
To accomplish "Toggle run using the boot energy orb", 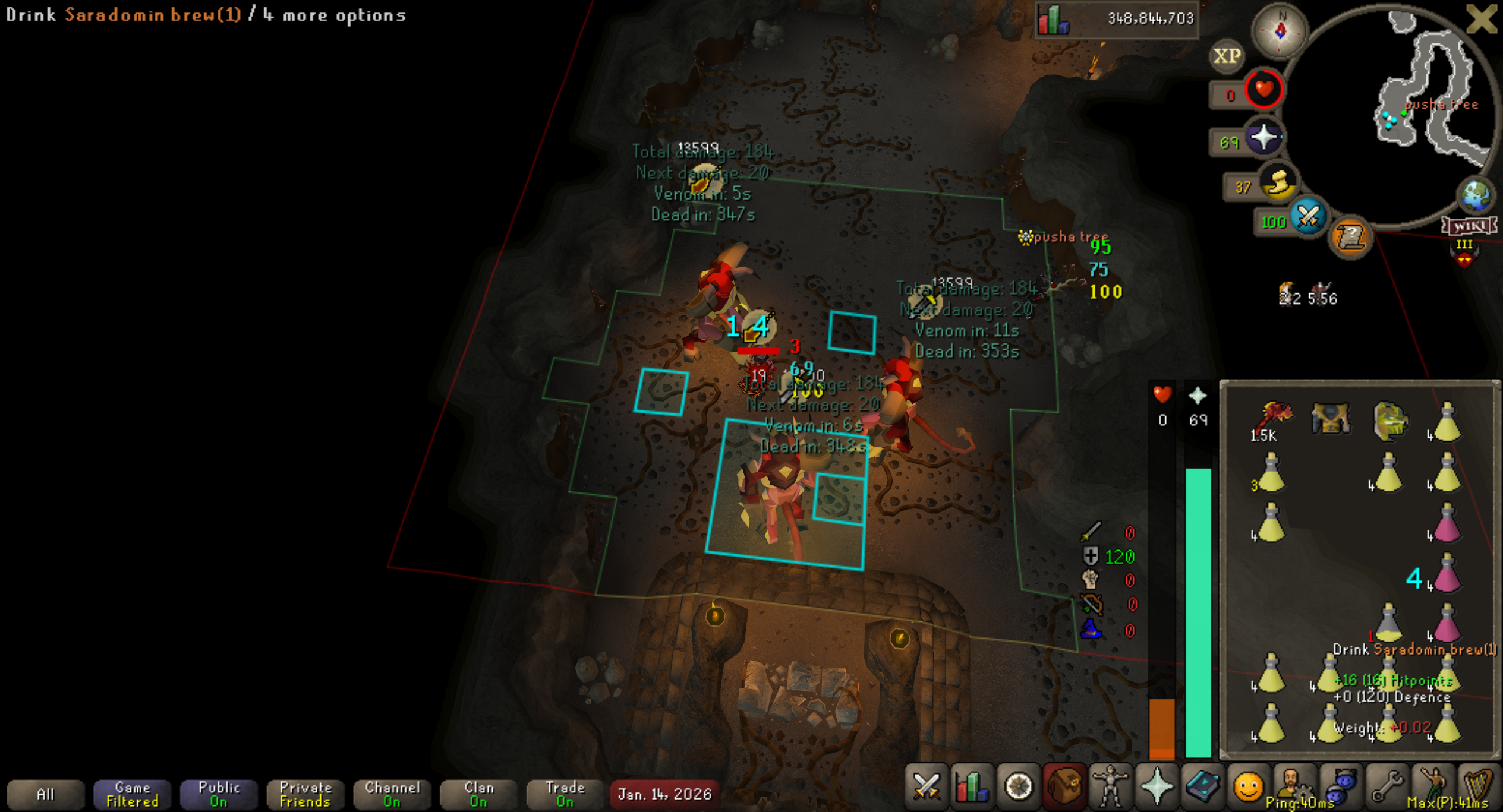I will (1279, 183).
